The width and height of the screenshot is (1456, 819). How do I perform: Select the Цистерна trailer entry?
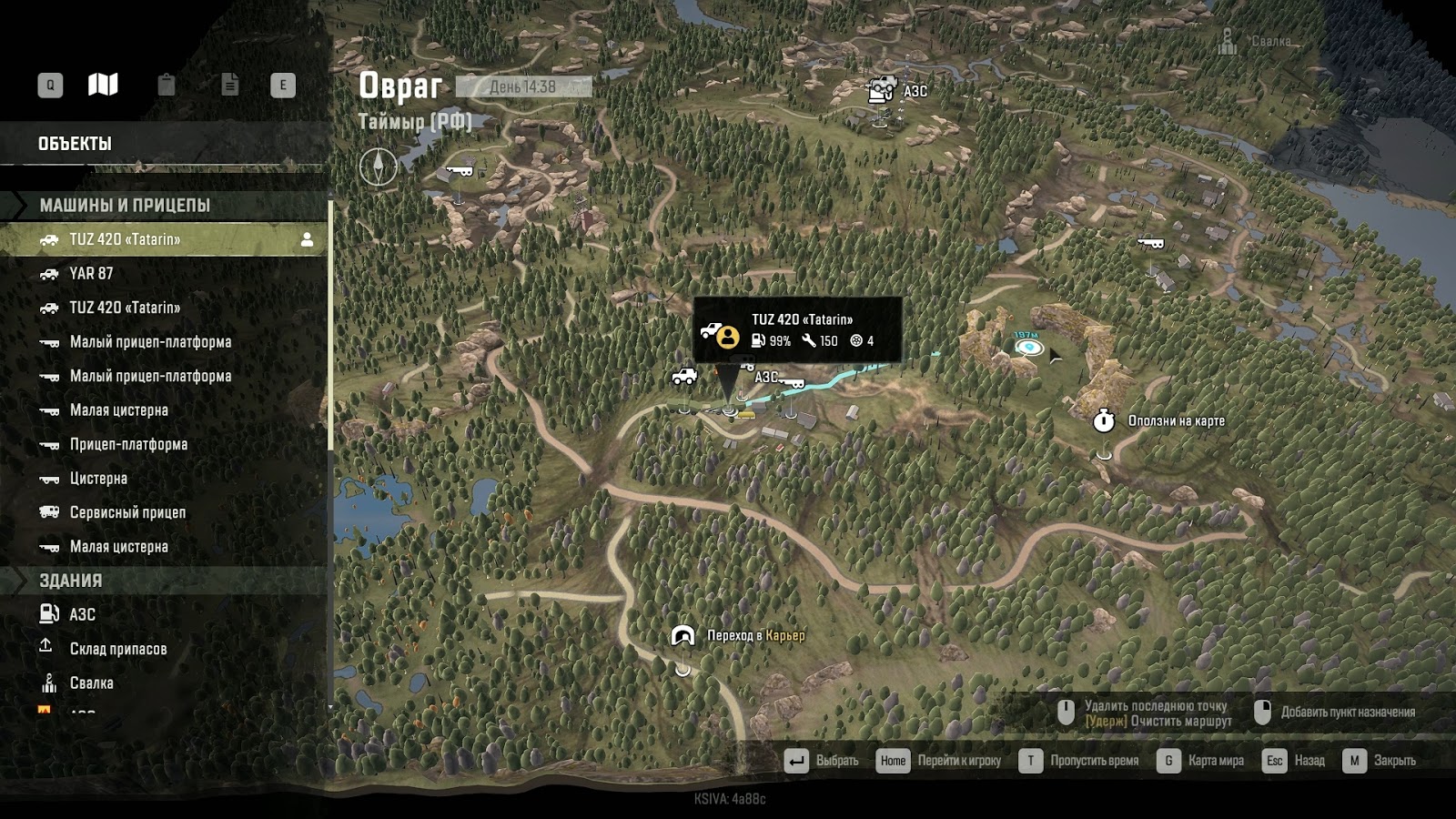pos(98,479)
